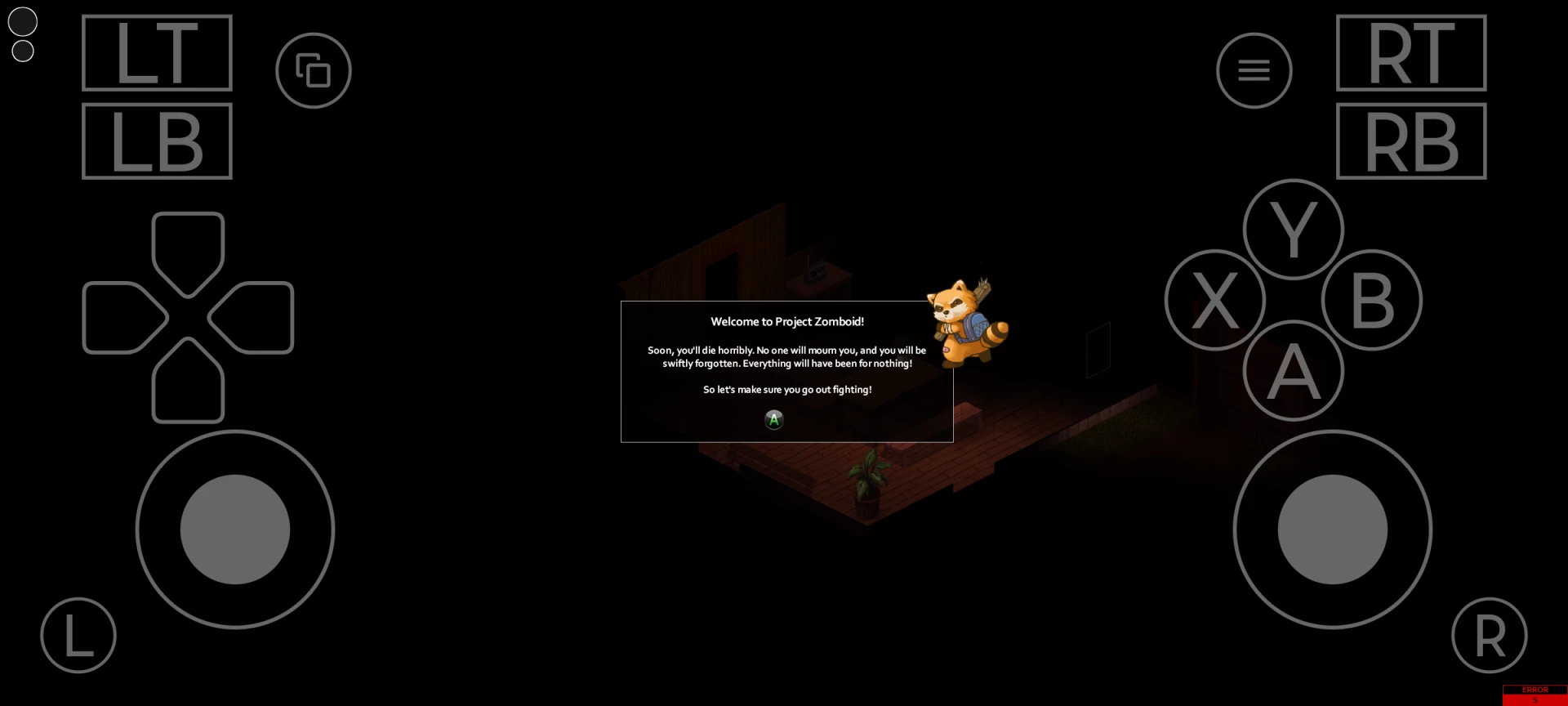
Task: Activate the RB bumper button
Action: click(x=1411, y=141)
